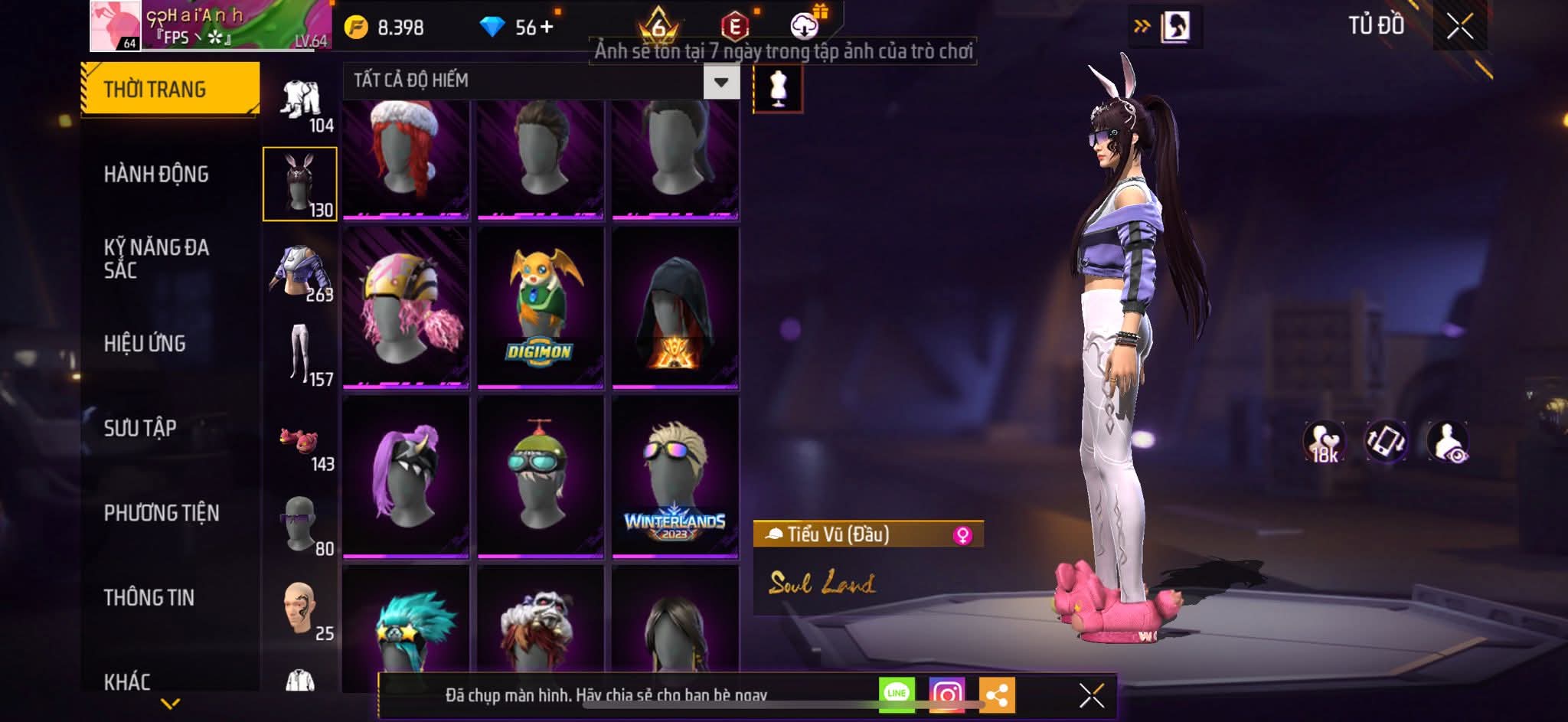Open the SƯU TẬP tab

(140, 428)
